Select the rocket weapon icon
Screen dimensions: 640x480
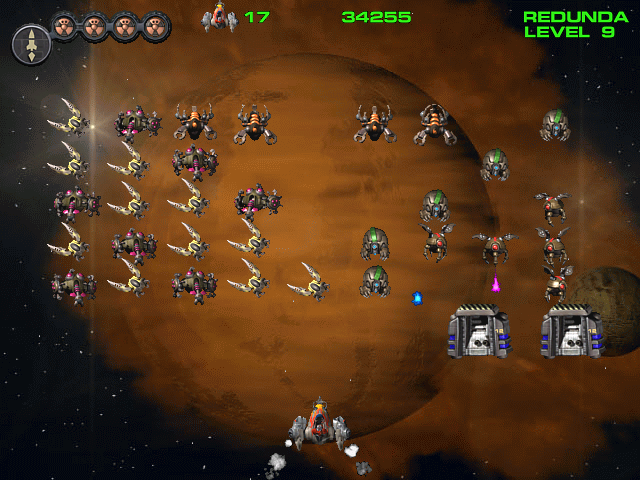click(31, 45)
